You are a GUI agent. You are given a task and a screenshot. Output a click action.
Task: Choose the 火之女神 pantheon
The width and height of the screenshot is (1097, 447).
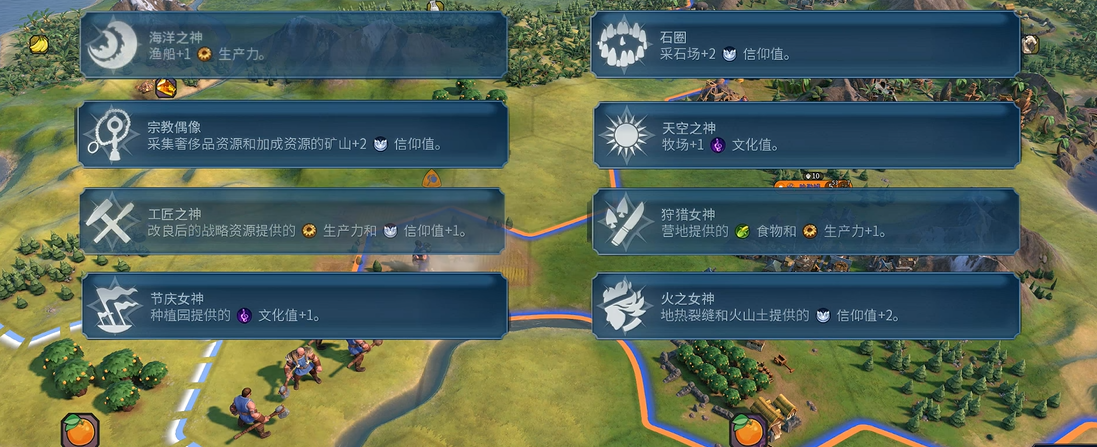click(x=806, y=306)
